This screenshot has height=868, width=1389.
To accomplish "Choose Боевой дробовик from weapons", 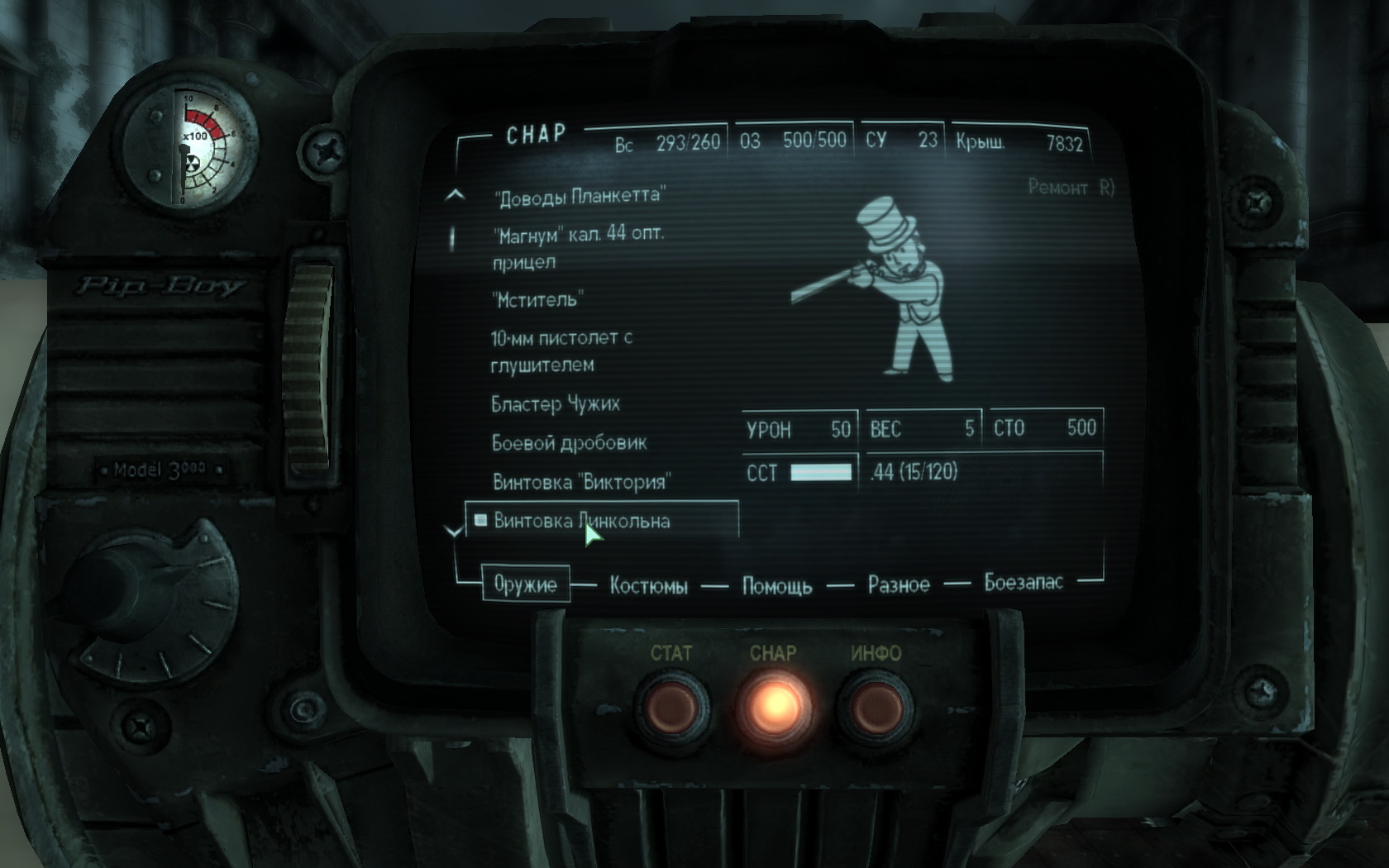I will [569, 443].
